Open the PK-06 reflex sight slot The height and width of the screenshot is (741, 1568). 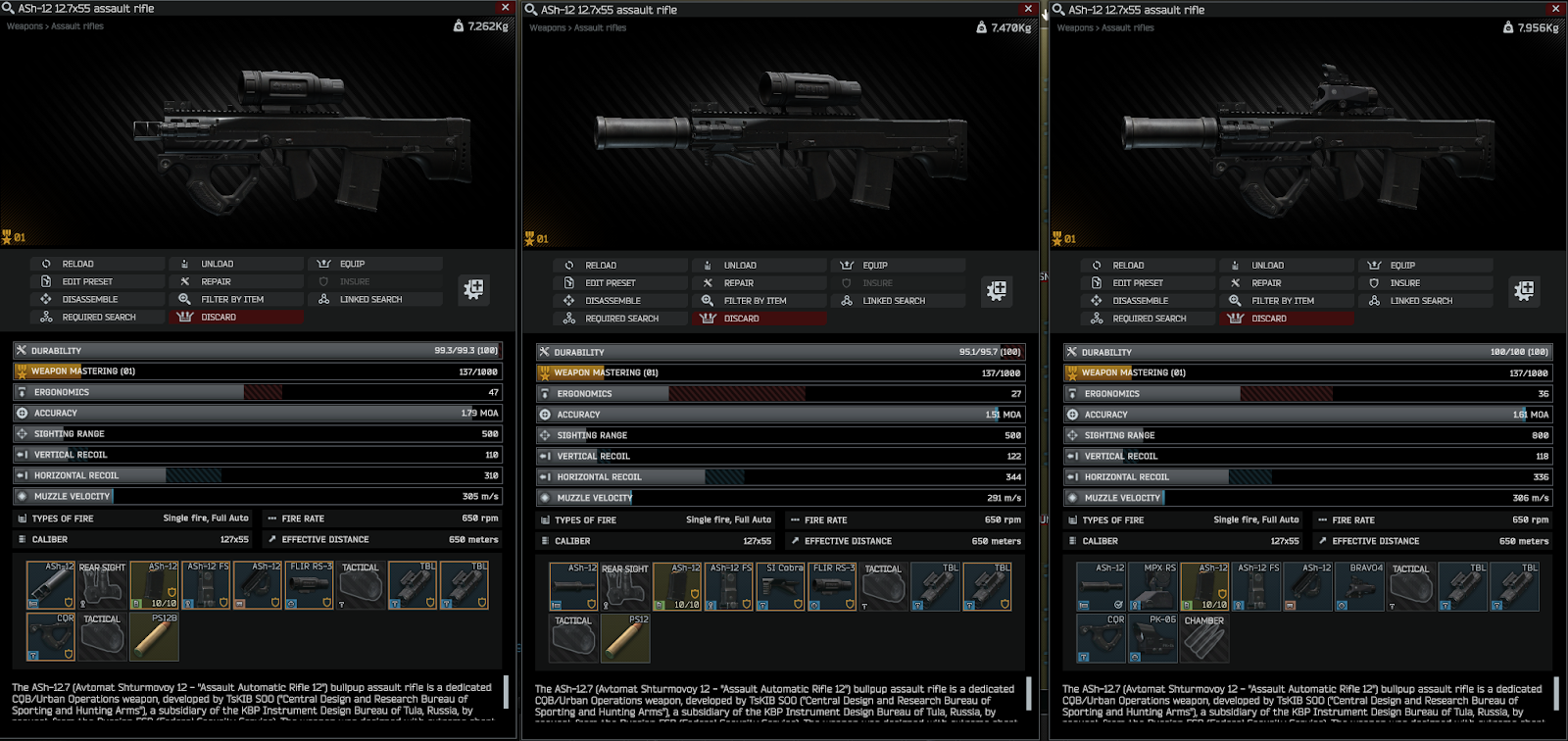tap(1152, 638)
